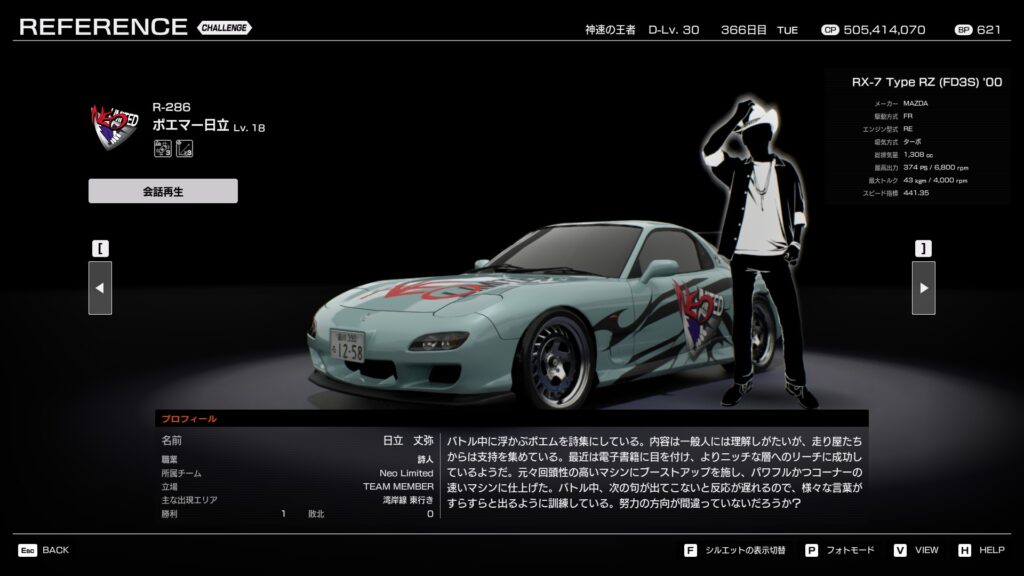Play the 会話再生 conversation replay
Viewport: 1024px width, 576px height.
[163, 191]
